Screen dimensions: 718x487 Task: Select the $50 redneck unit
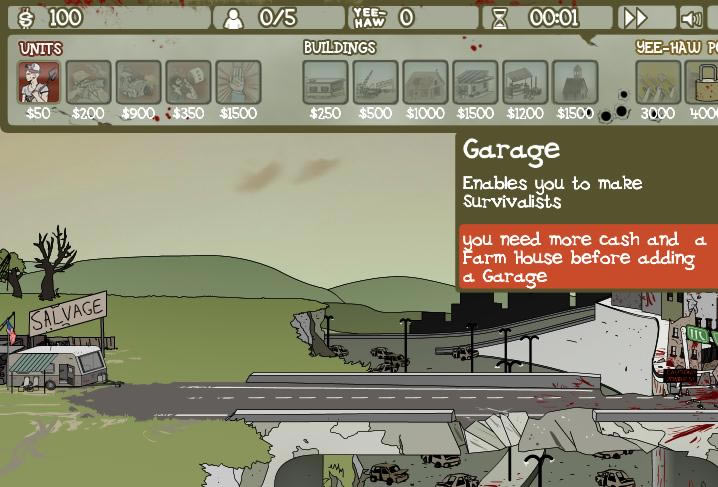tap(38, 82)
